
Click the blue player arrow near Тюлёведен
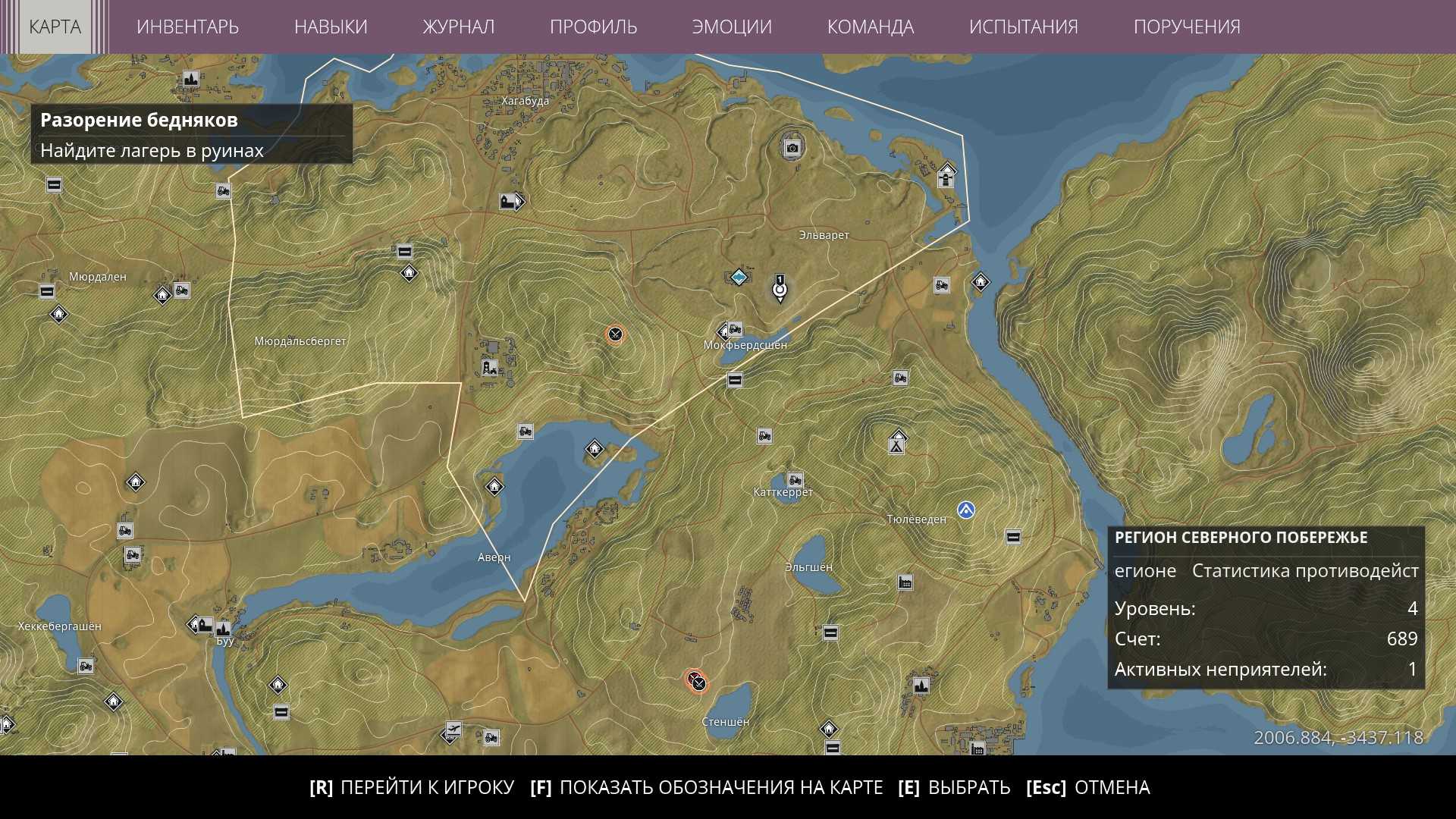965,510
